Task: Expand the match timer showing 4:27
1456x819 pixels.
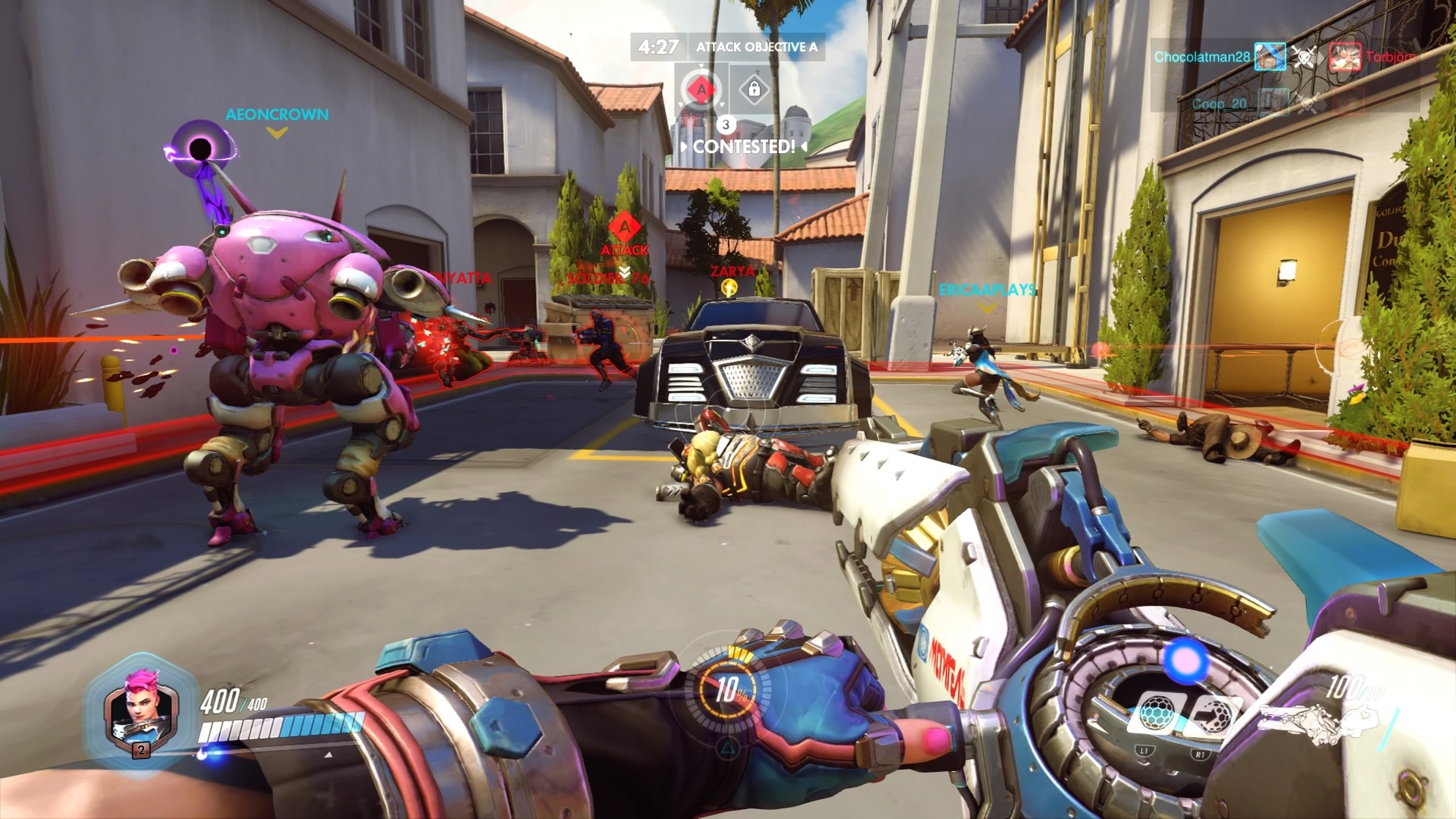Action: coord(658,45)
